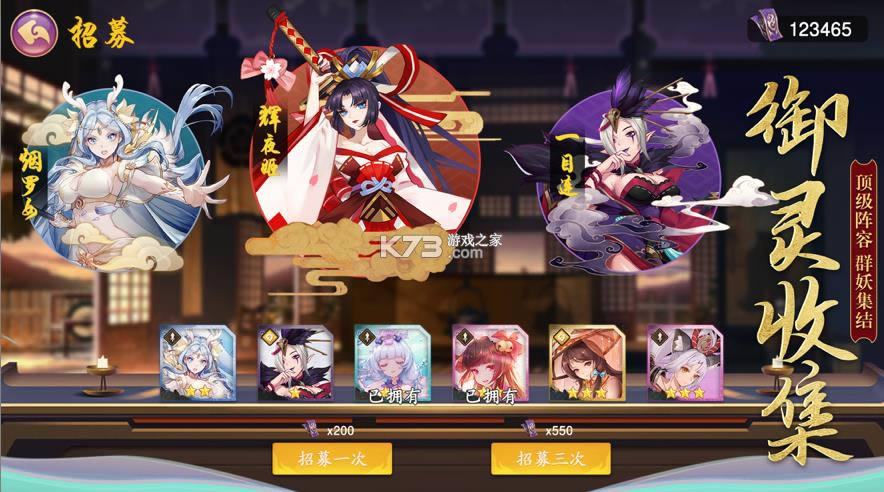Select the blue-haired dragon girl card

pos(197,362)
